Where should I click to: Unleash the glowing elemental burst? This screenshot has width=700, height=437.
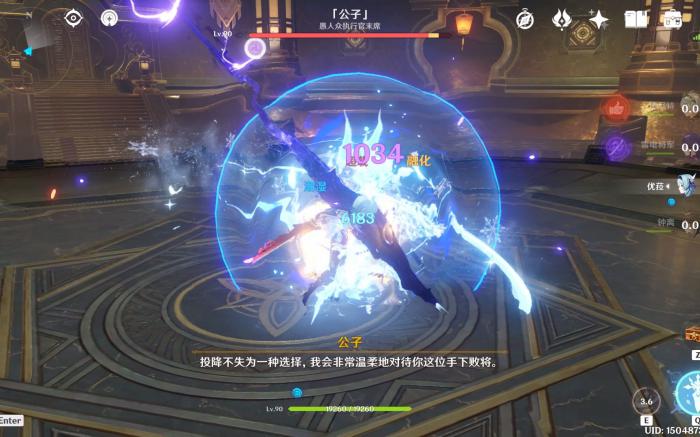click(689, 392)
